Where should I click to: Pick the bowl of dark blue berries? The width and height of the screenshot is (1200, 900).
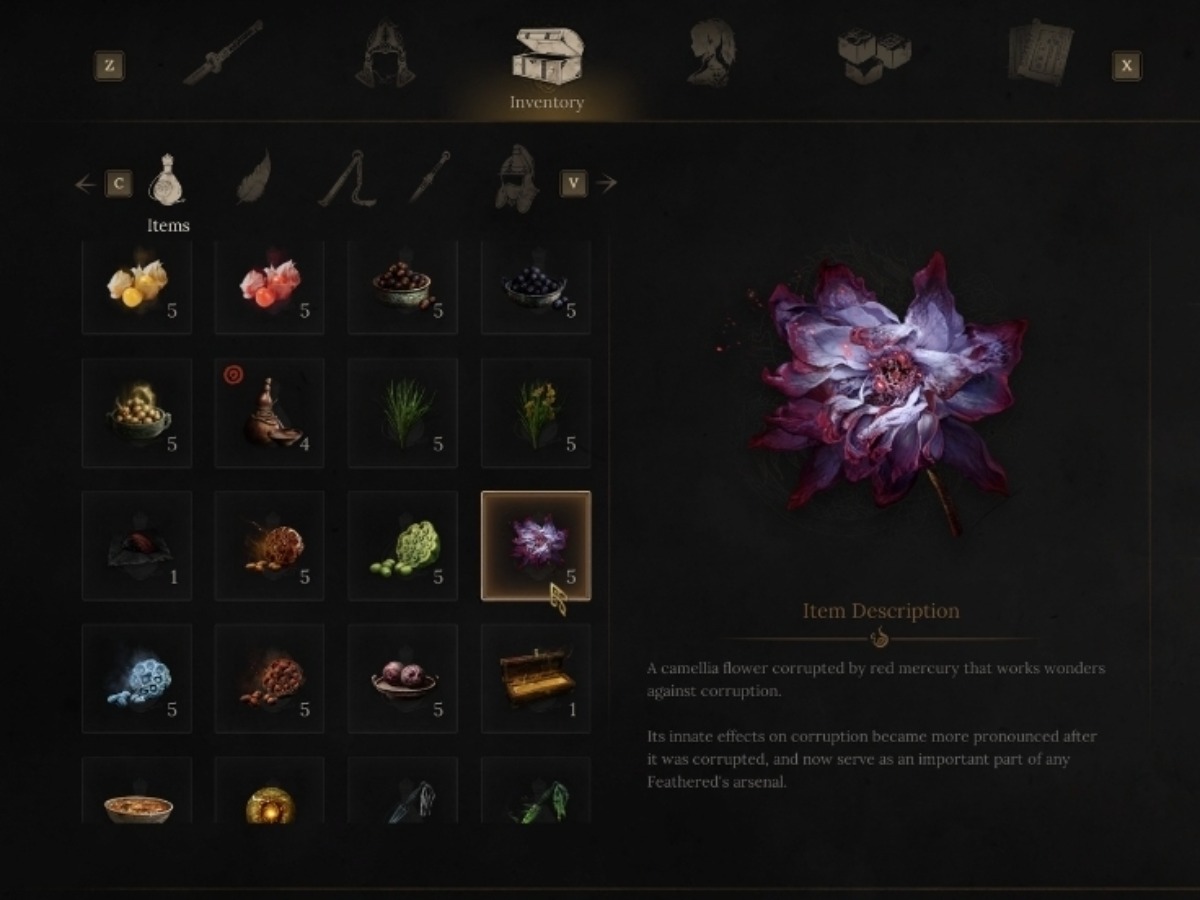536,286
